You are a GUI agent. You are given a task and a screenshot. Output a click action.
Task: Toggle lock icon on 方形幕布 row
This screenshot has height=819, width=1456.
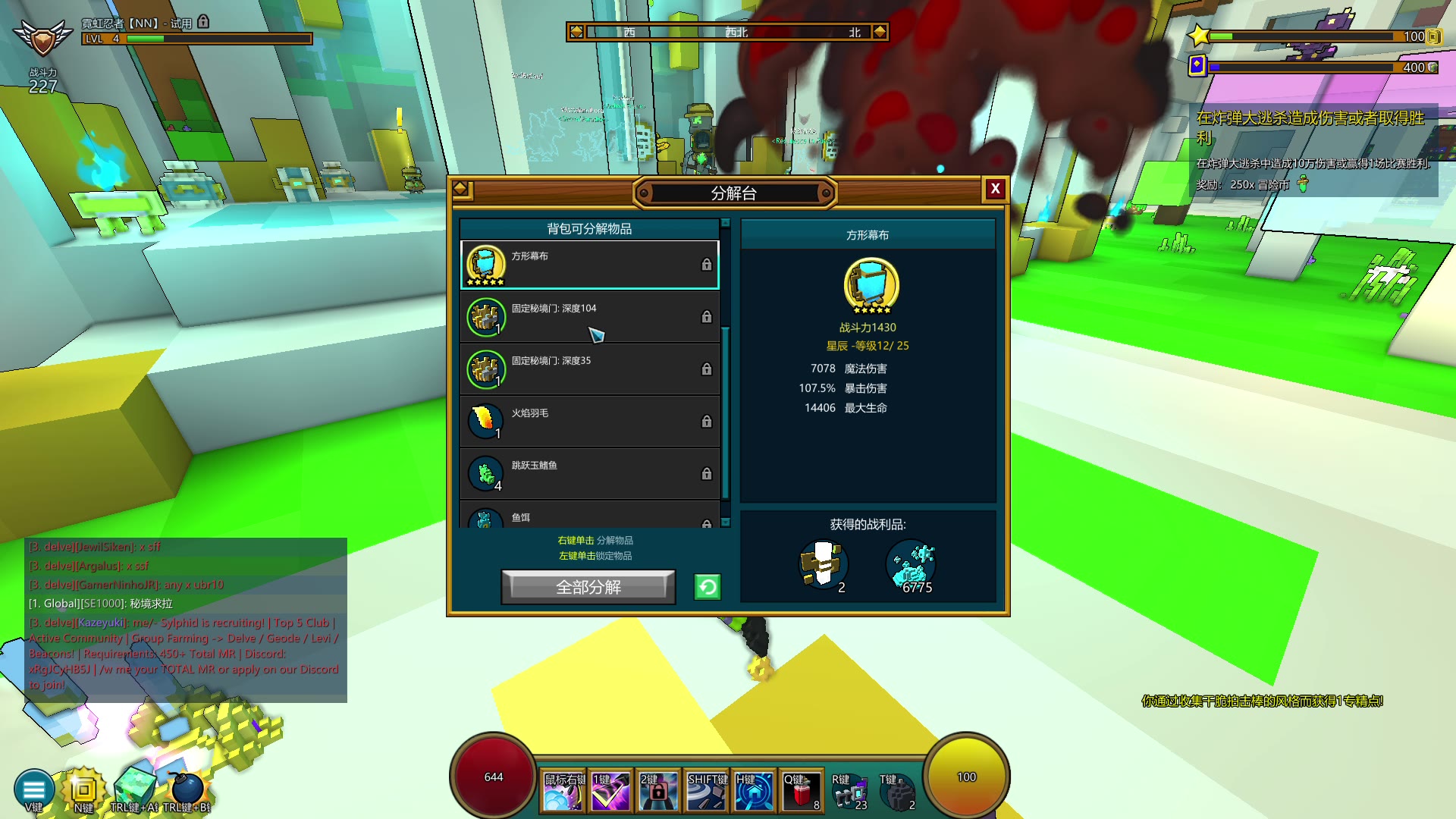coord(706,265)
